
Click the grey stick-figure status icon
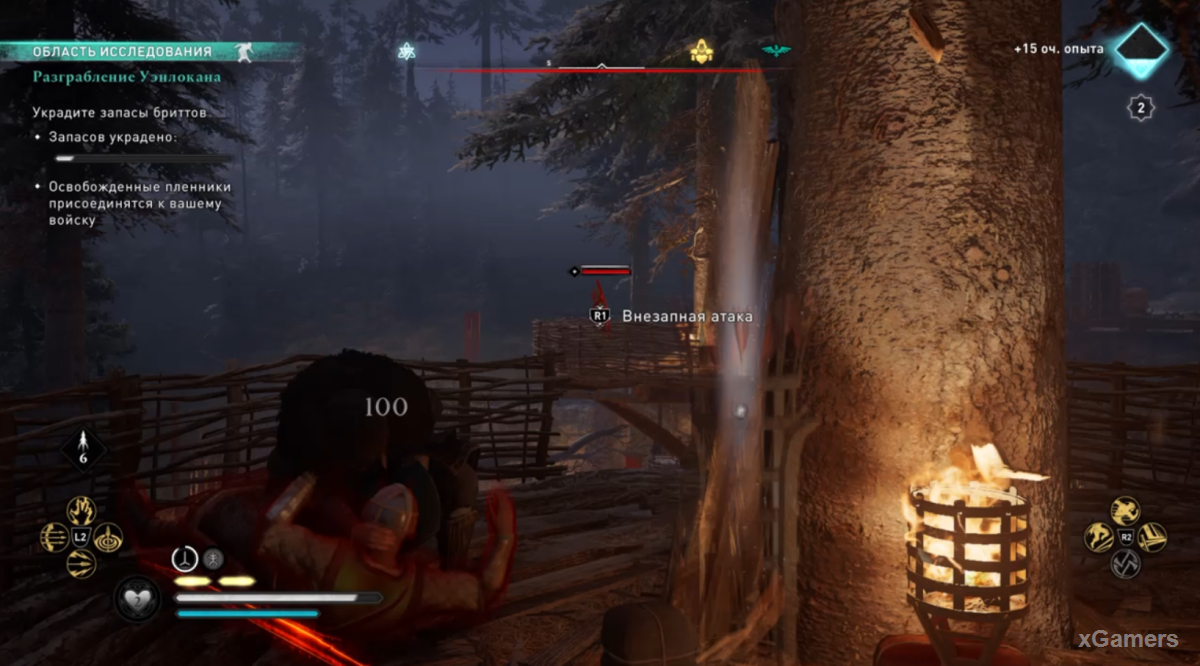point(214,559)
